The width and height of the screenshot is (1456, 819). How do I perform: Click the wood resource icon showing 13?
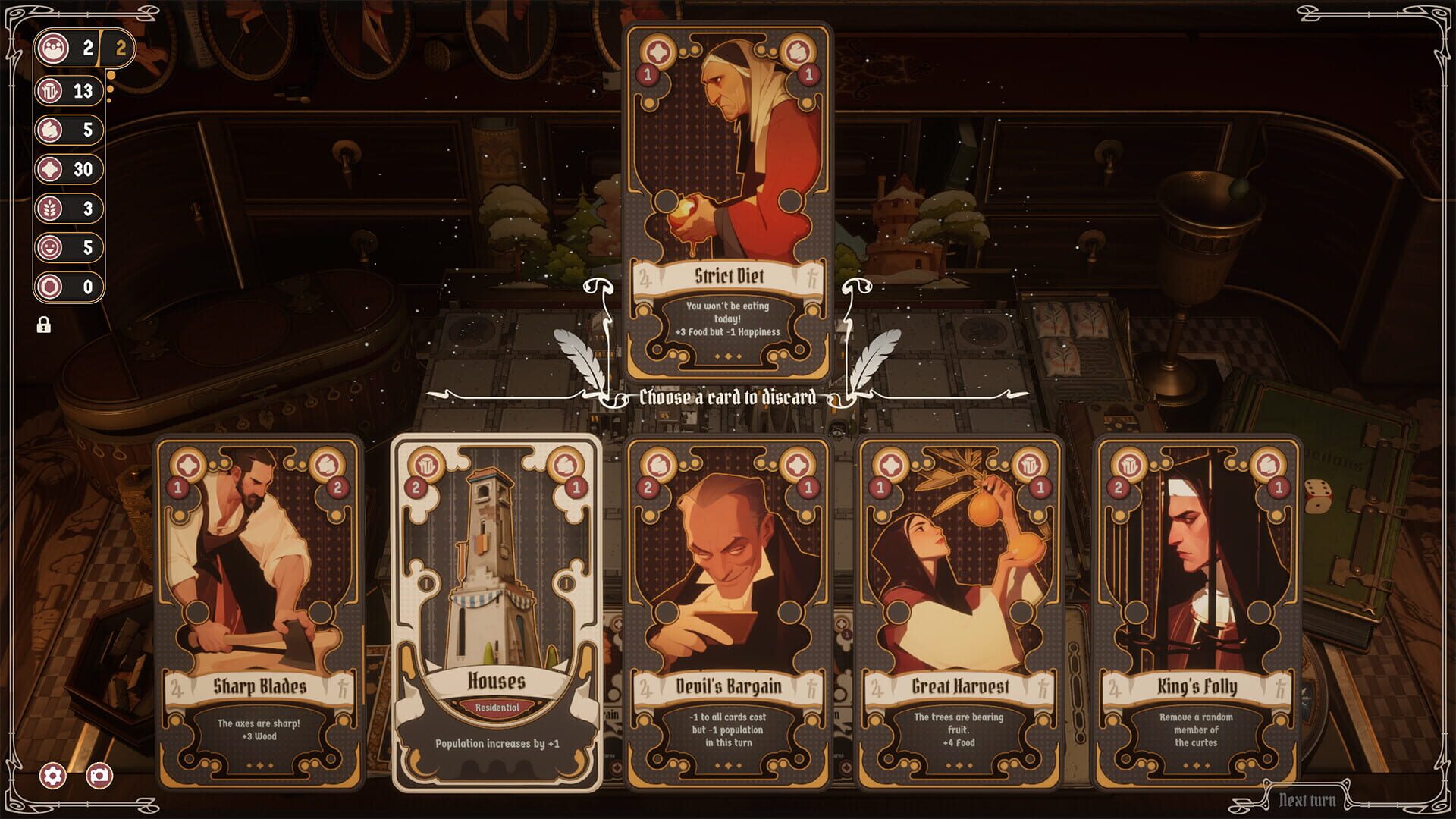pyautogui.click(x=52, y=91)
